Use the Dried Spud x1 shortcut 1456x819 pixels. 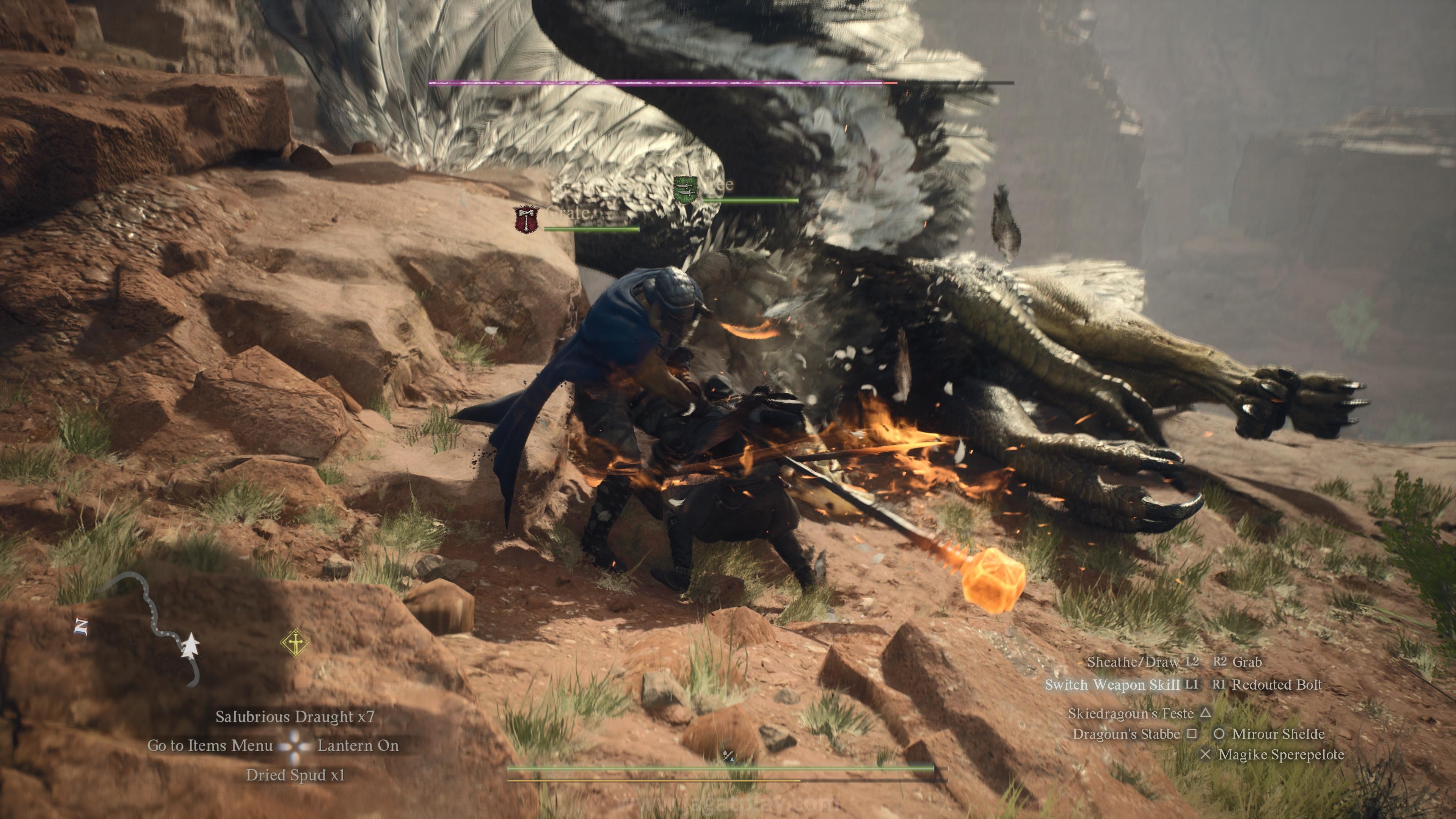[295, 775]
